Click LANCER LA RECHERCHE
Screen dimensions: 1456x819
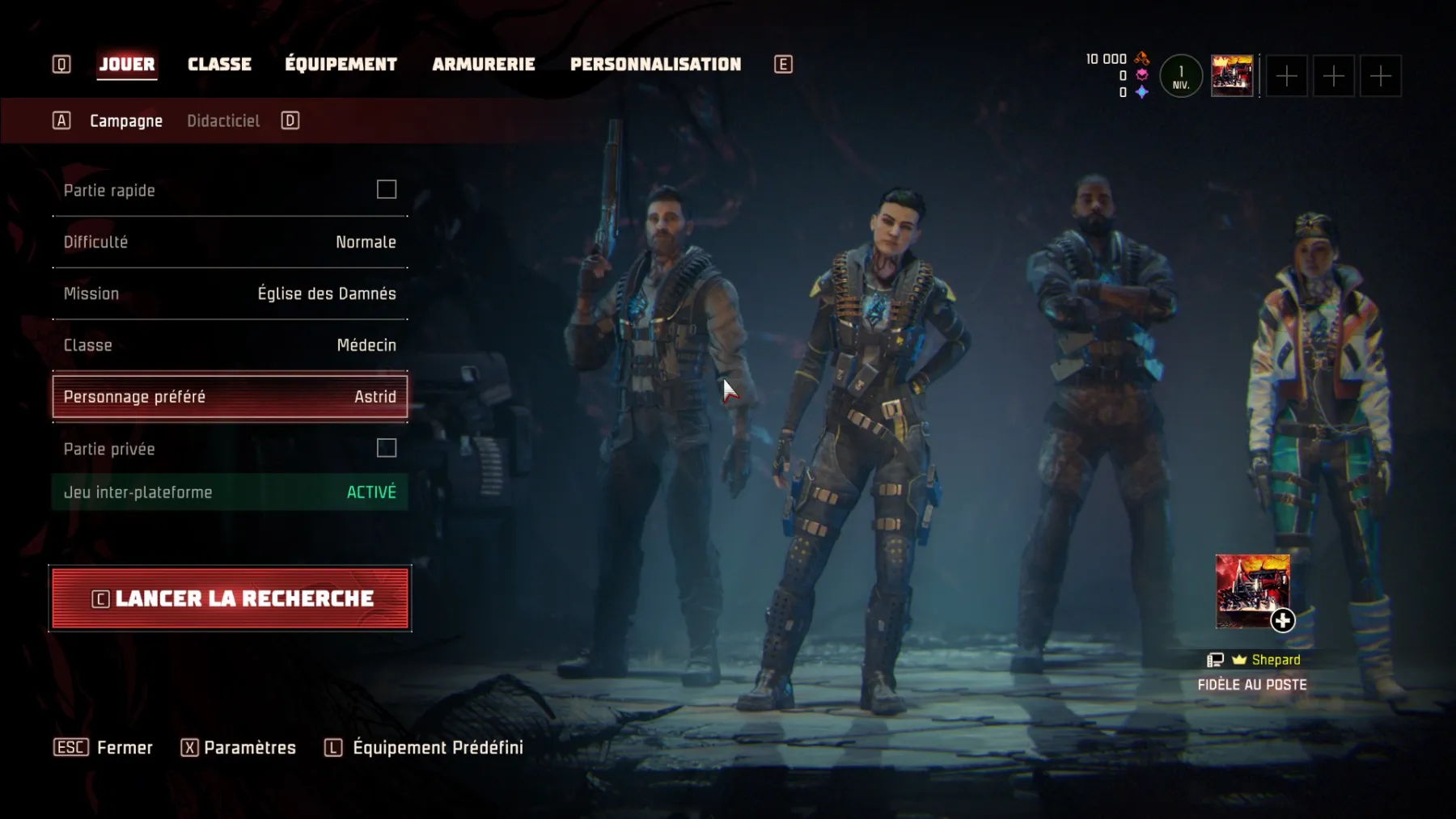coord(231,598)
